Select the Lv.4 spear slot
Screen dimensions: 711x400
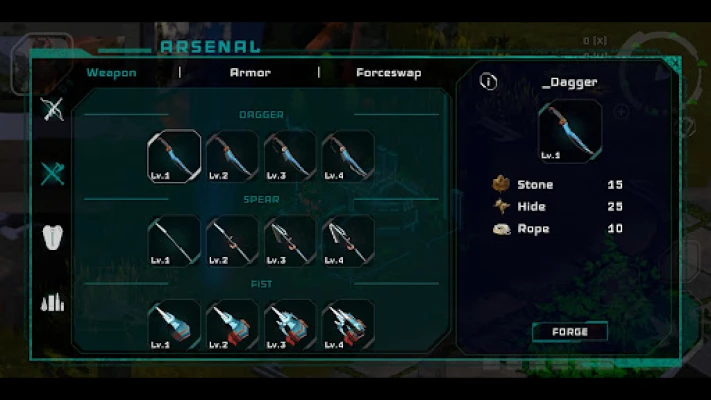tap(348, 241)
